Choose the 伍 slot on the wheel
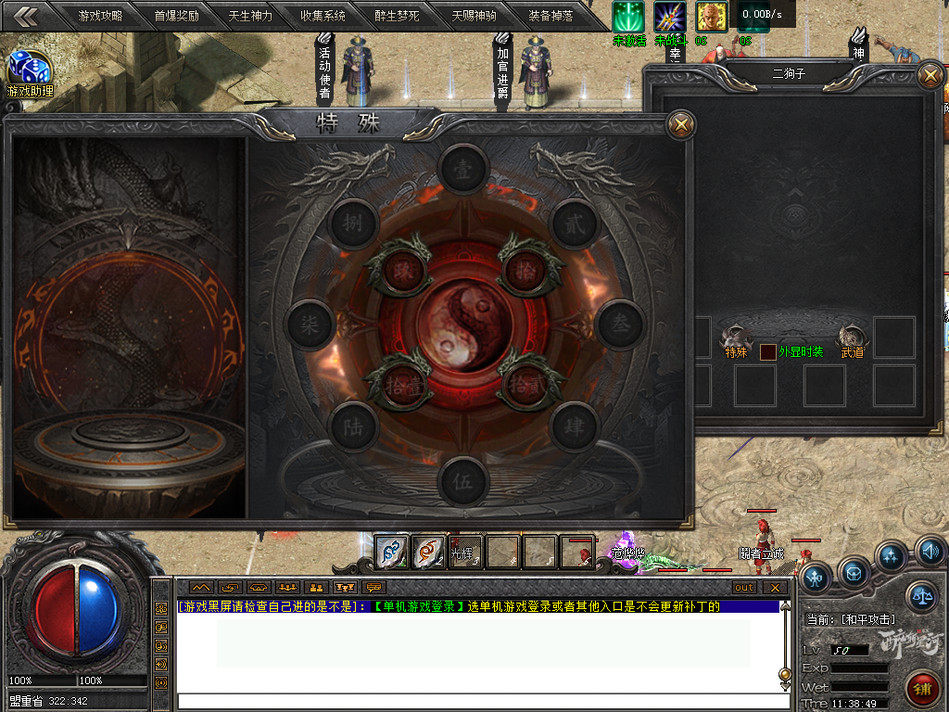The height and width of the screenshot is (712, 949). click(x=463, y=481)
